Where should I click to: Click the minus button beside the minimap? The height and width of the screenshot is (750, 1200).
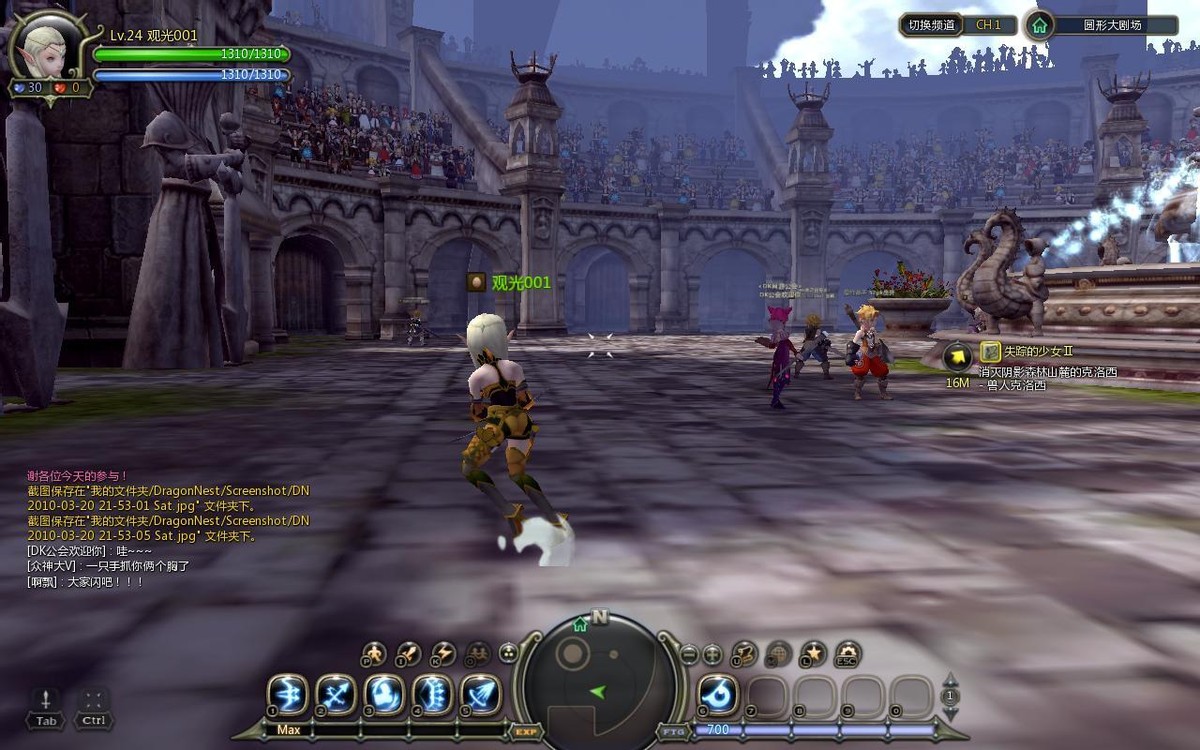(689, 656)
